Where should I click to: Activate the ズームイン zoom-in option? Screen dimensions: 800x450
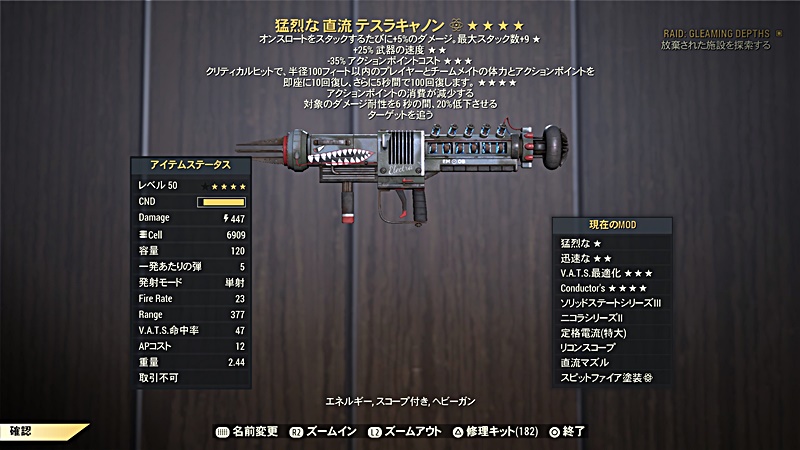[329, 431]
